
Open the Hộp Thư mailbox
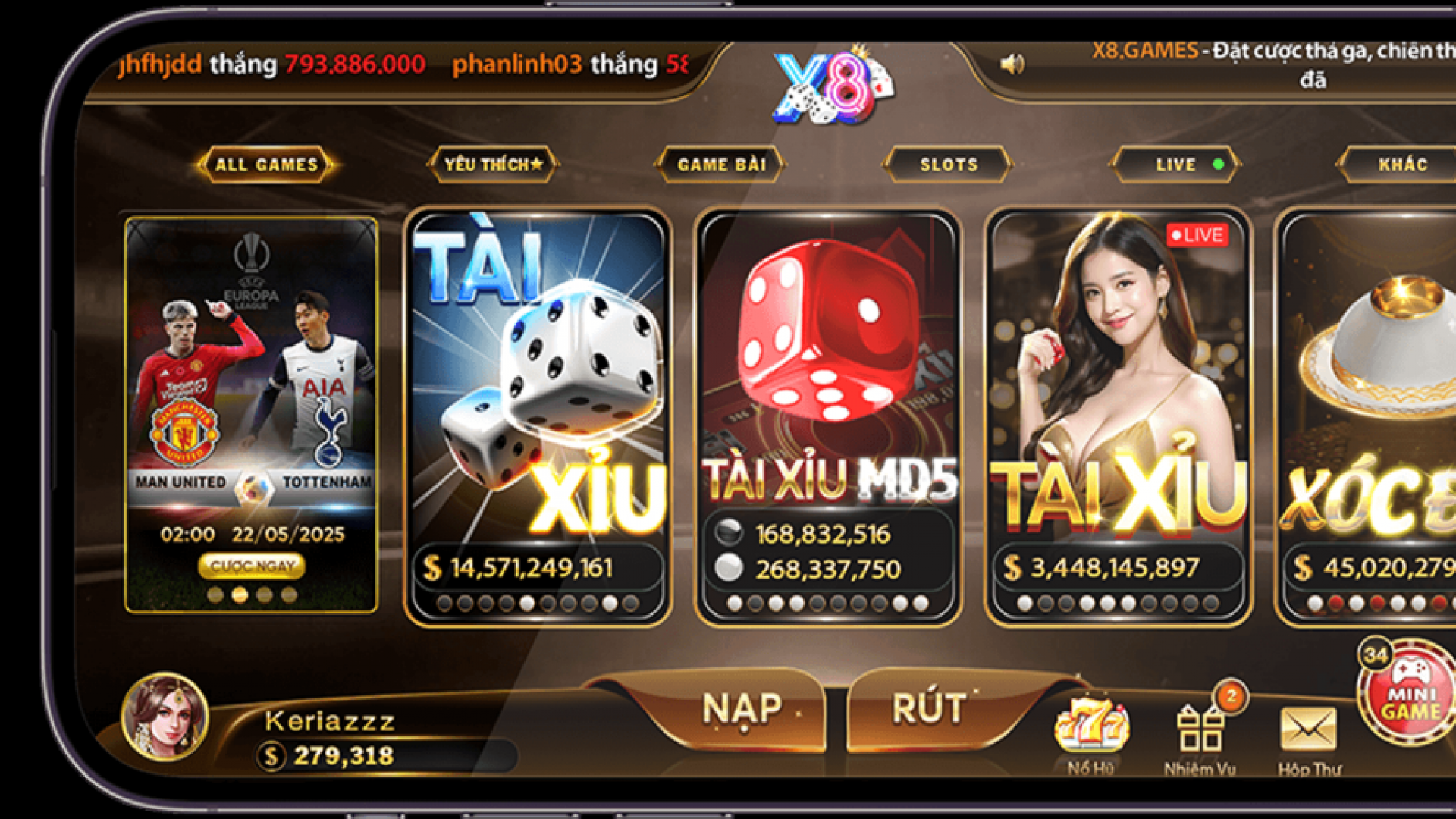(1308, 730)
